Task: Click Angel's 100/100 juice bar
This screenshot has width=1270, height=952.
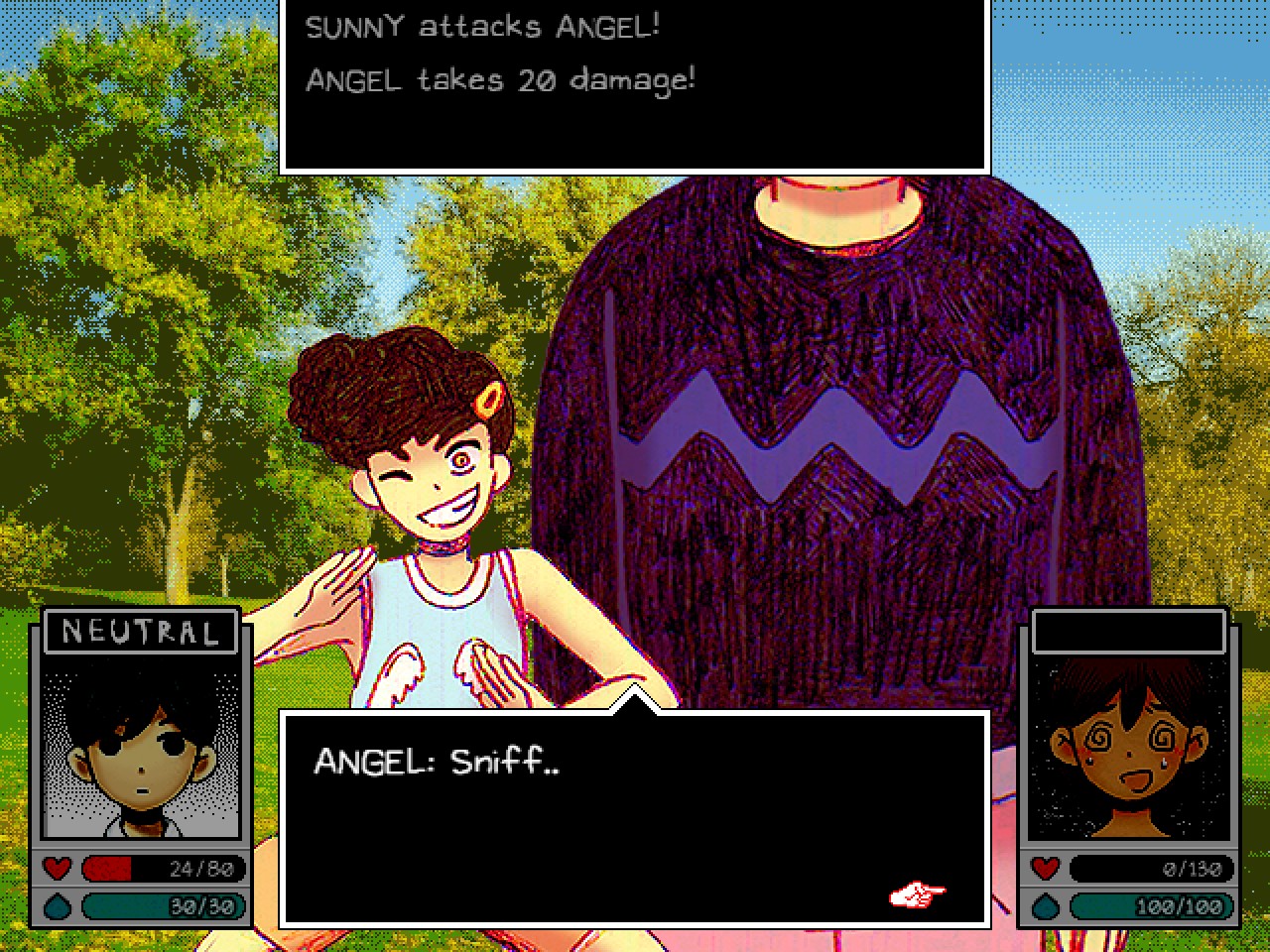Action: point(1151,905)
